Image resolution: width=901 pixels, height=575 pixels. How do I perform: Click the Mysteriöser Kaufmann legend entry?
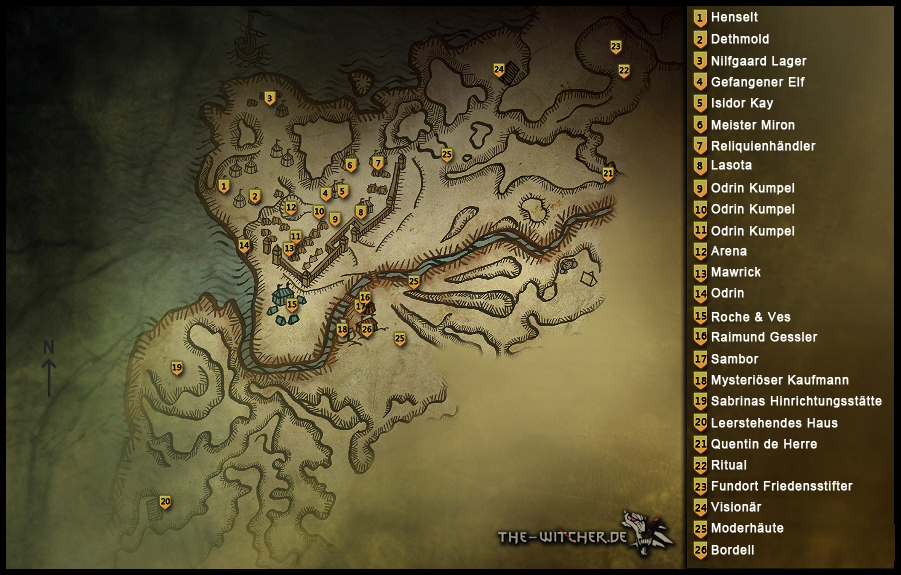tap(779, 380)
